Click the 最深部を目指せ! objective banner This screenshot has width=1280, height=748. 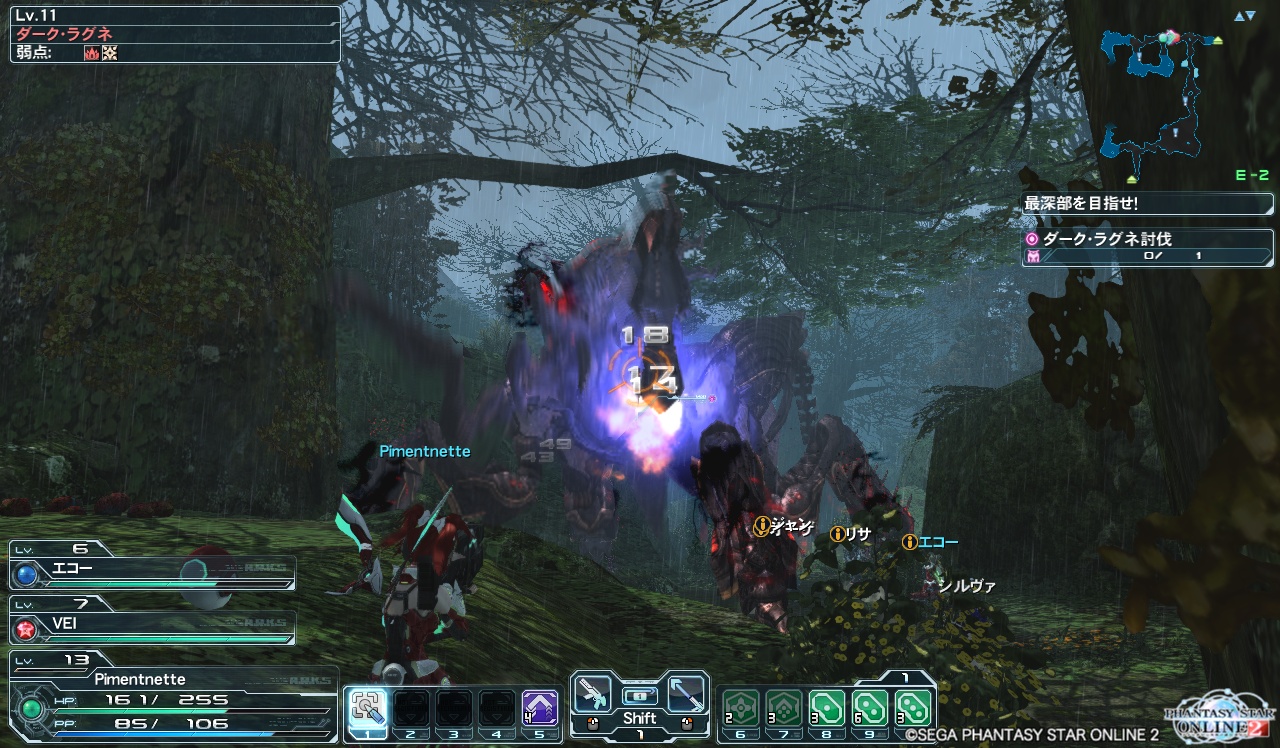[1148, 203]
